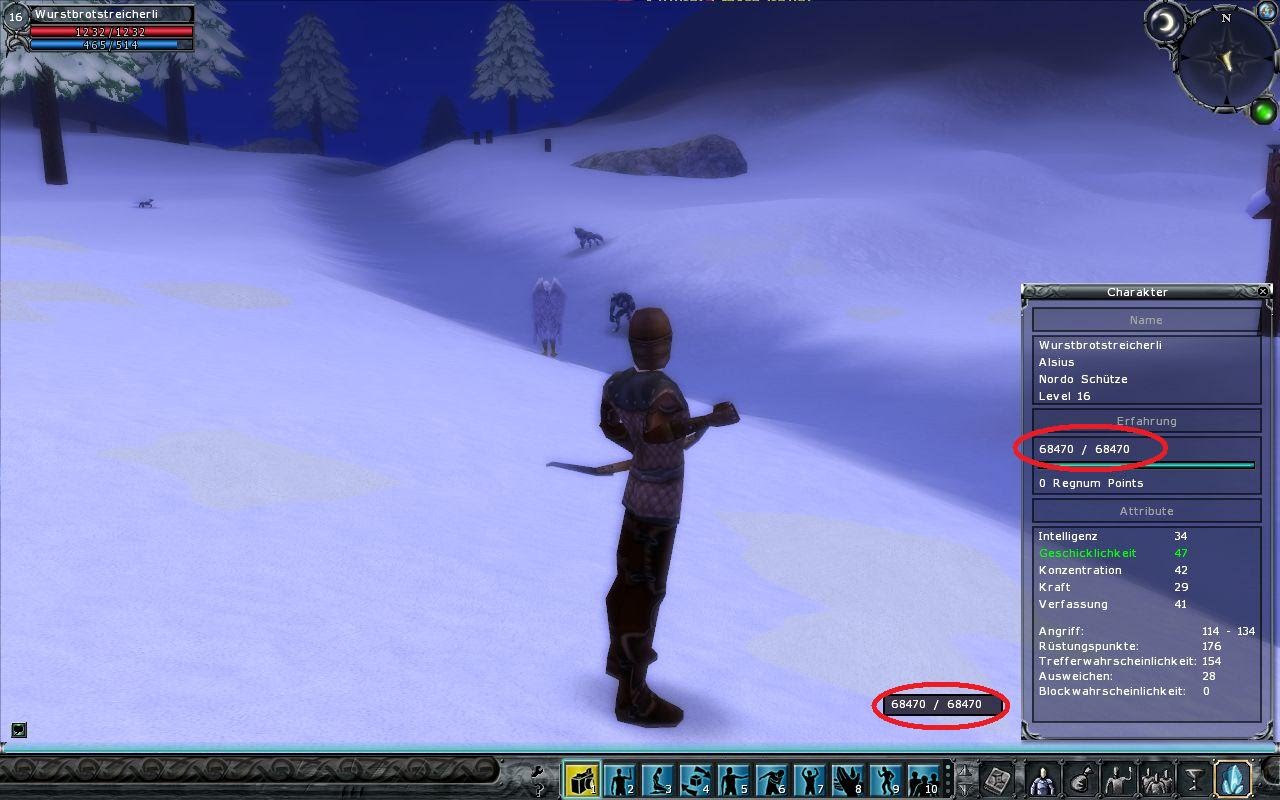1280x800 pixels.
Task: Open the character armor icon
Action: pyautogui.click(x=1042, y=779)
